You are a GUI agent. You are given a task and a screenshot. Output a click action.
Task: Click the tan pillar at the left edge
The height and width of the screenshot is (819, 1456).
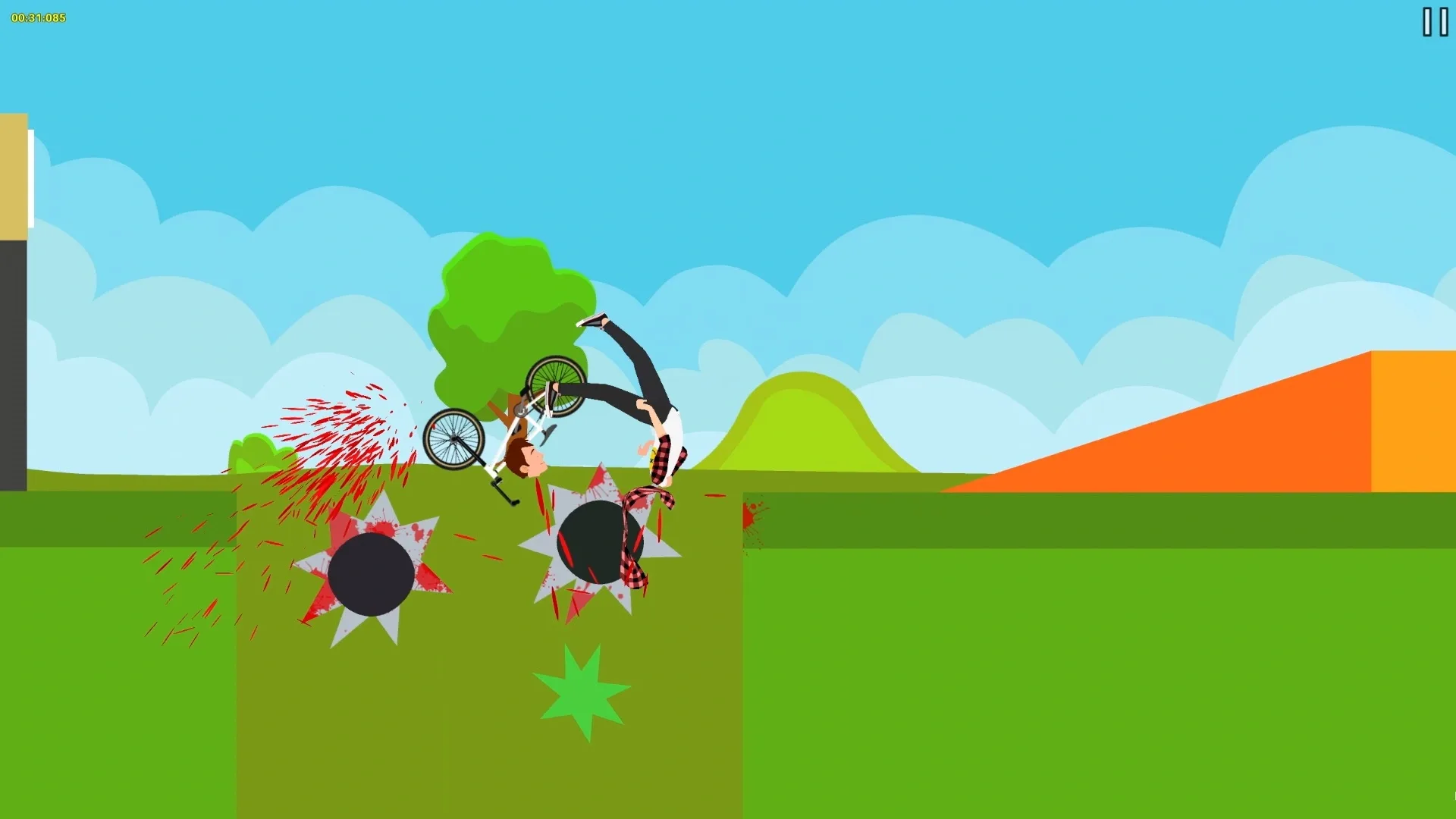(x=14, y=174)
